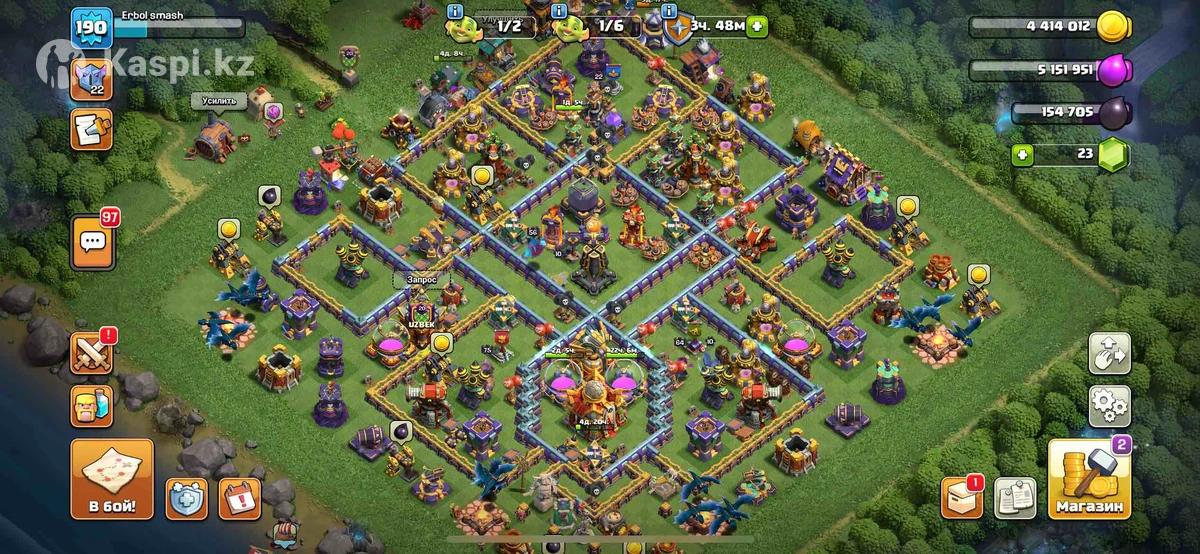Open the Магазин shop

1087,482
